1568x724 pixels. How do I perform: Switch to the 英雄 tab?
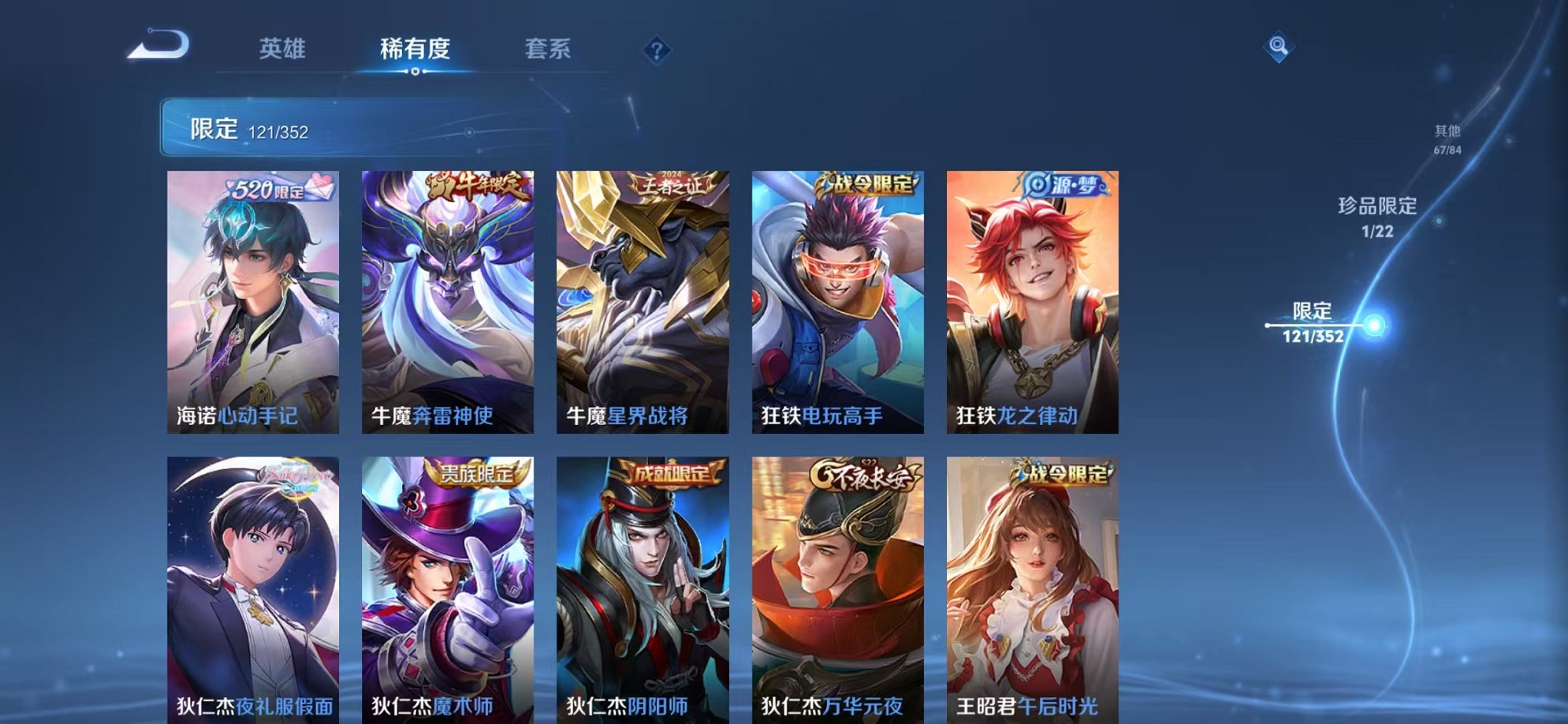tap(284, 49)
